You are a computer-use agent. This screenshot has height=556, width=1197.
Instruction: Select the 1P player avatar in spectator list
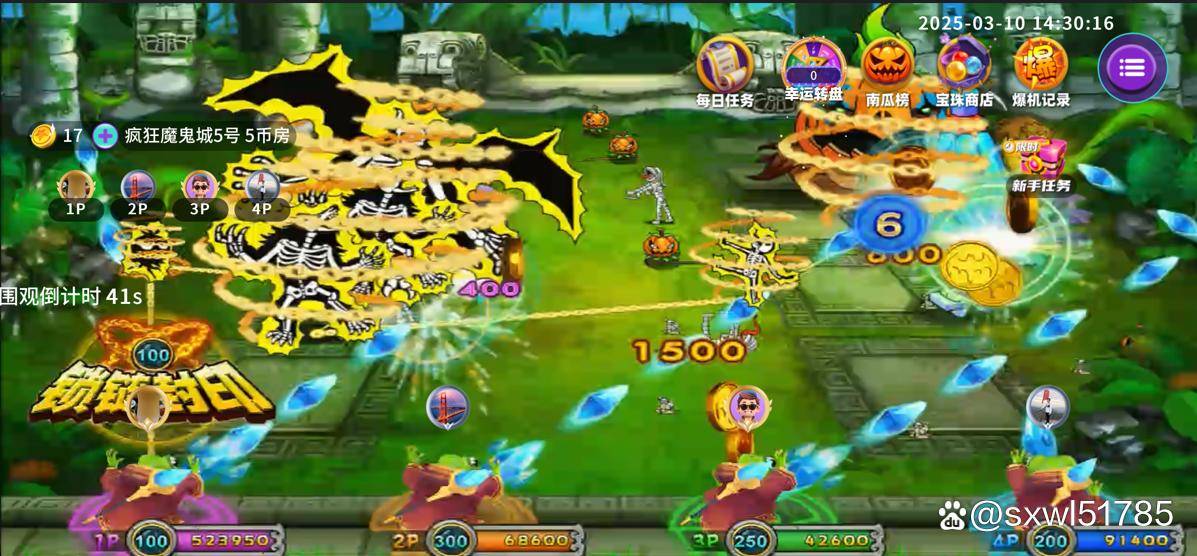(75, 187)
